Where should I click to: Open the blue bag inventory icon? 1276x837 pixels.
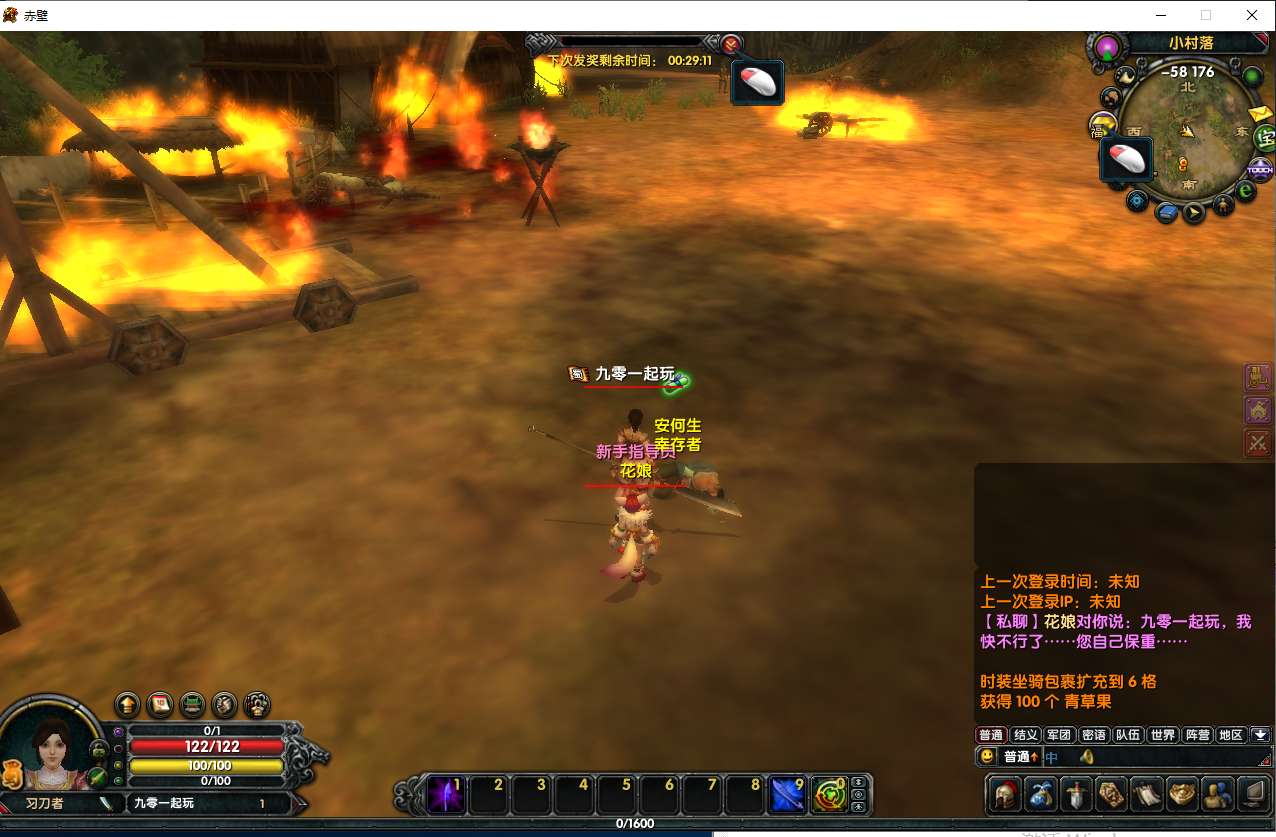pyautogui.click(x=1041, y=794)
